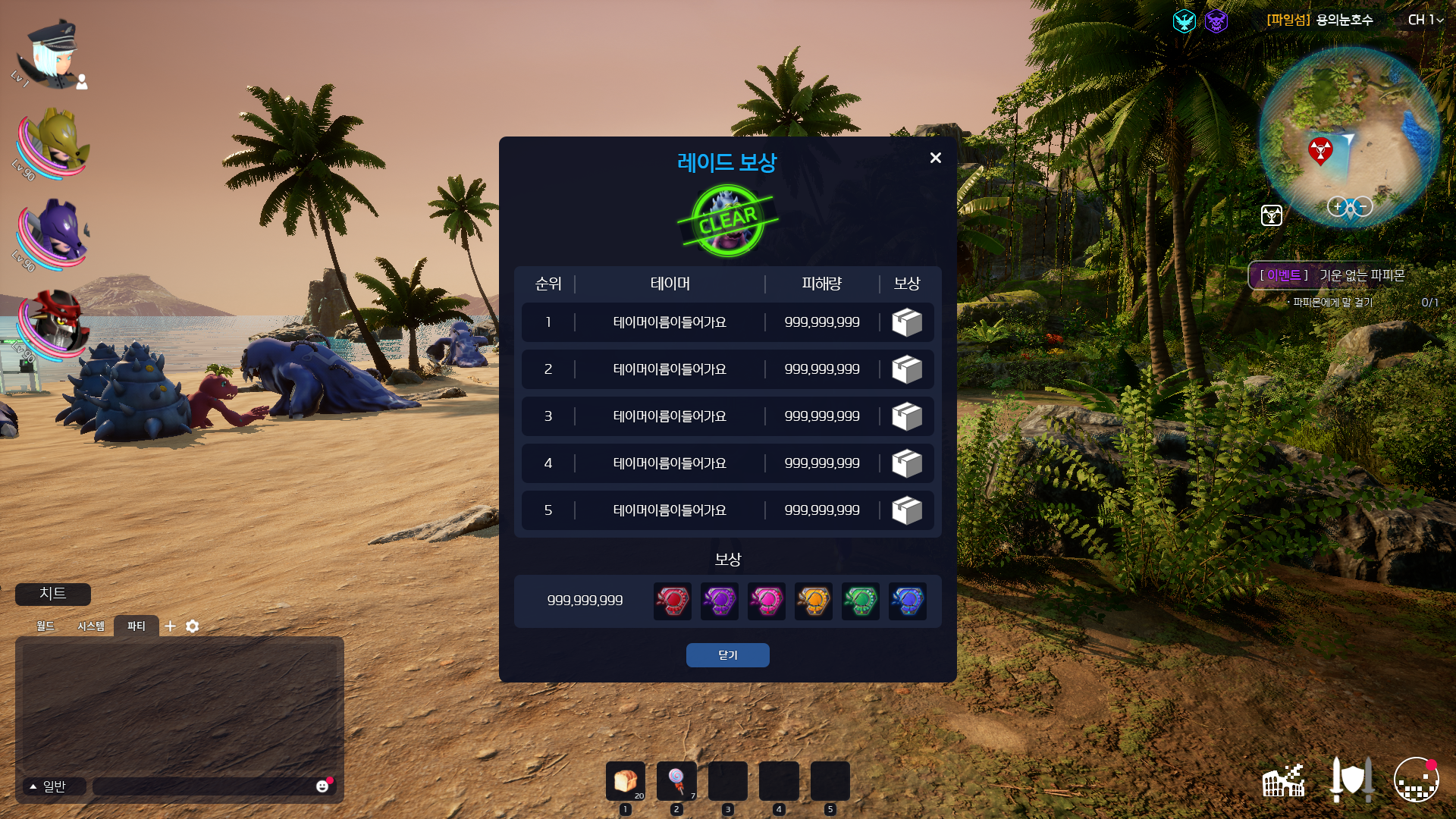Choose the orange medal reward item
Screen dimensions: 1456x819
click(x=813, y=601)
